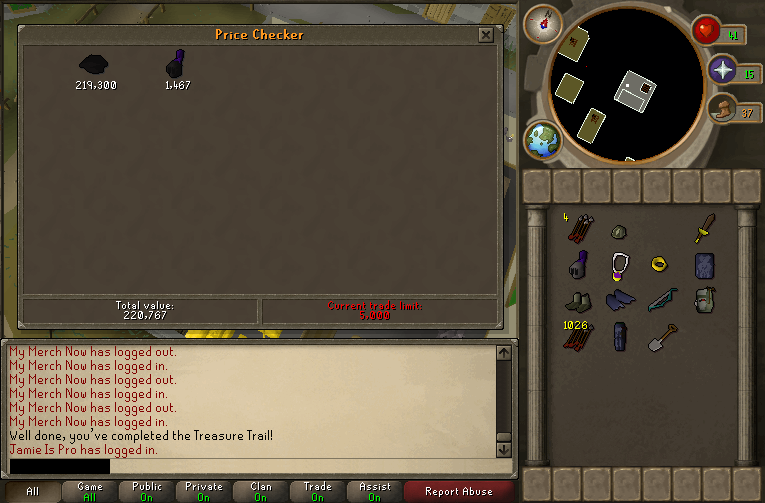
Task: Choose the wooden-handled dagger in the inventory
Action: pyautogui.click(x=705, y=228)
